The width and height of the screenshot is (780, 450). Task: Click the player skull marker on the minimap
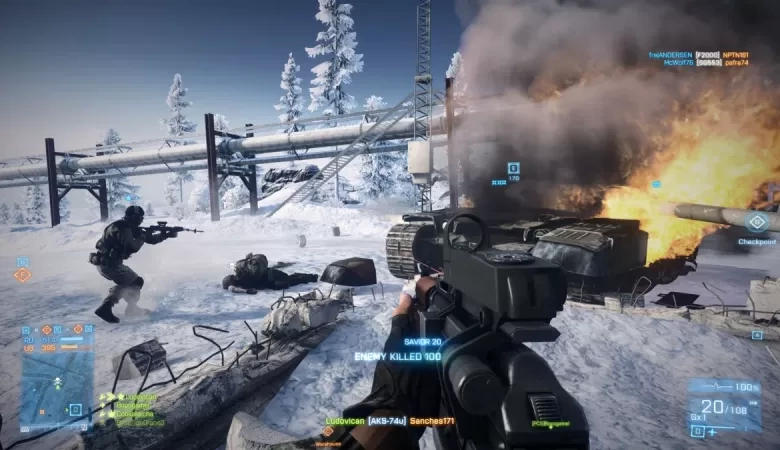[x=58, y=382]
